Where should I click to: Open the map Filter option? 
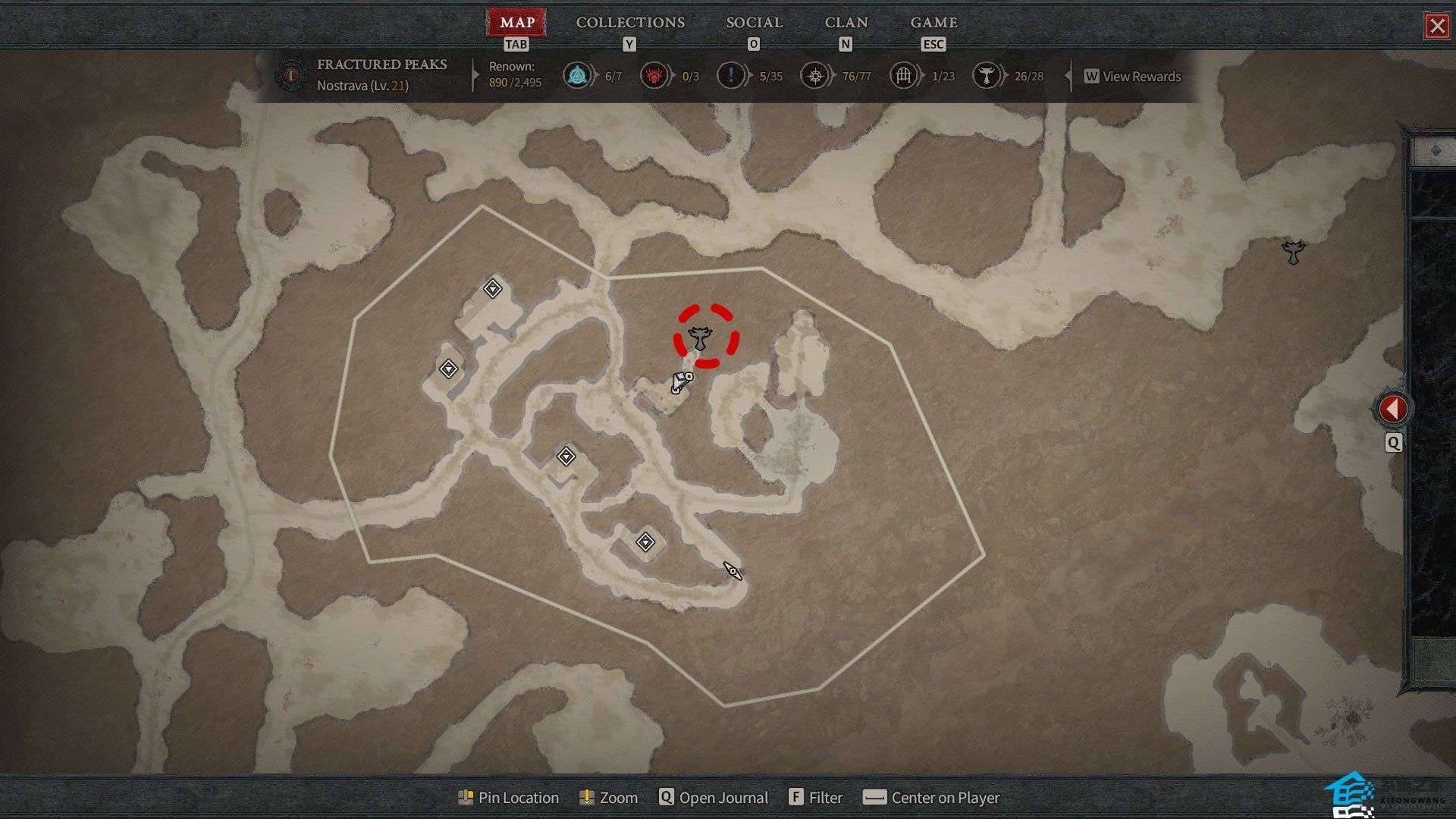[816, 798]
